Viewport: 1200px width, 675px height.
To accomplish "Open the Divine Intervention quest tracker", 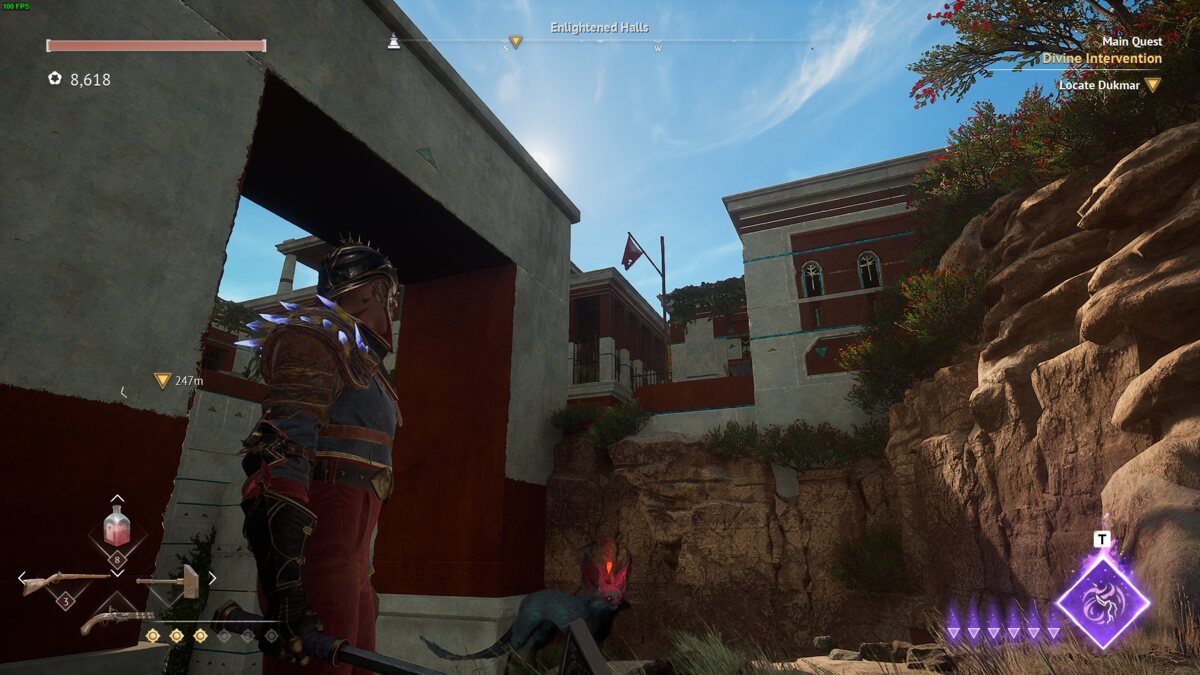I will click(1101, 58).
